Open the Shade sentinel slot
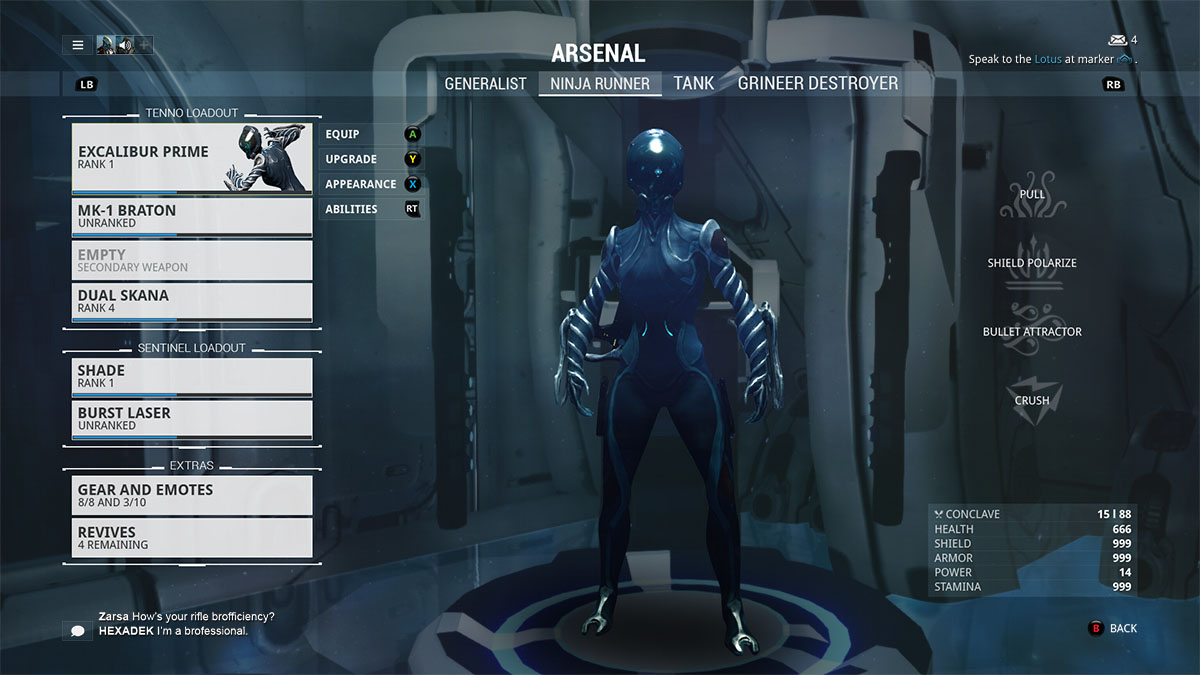Image resolution: width=1200 pixels, height=675 pixels. [x=192, y=377]
